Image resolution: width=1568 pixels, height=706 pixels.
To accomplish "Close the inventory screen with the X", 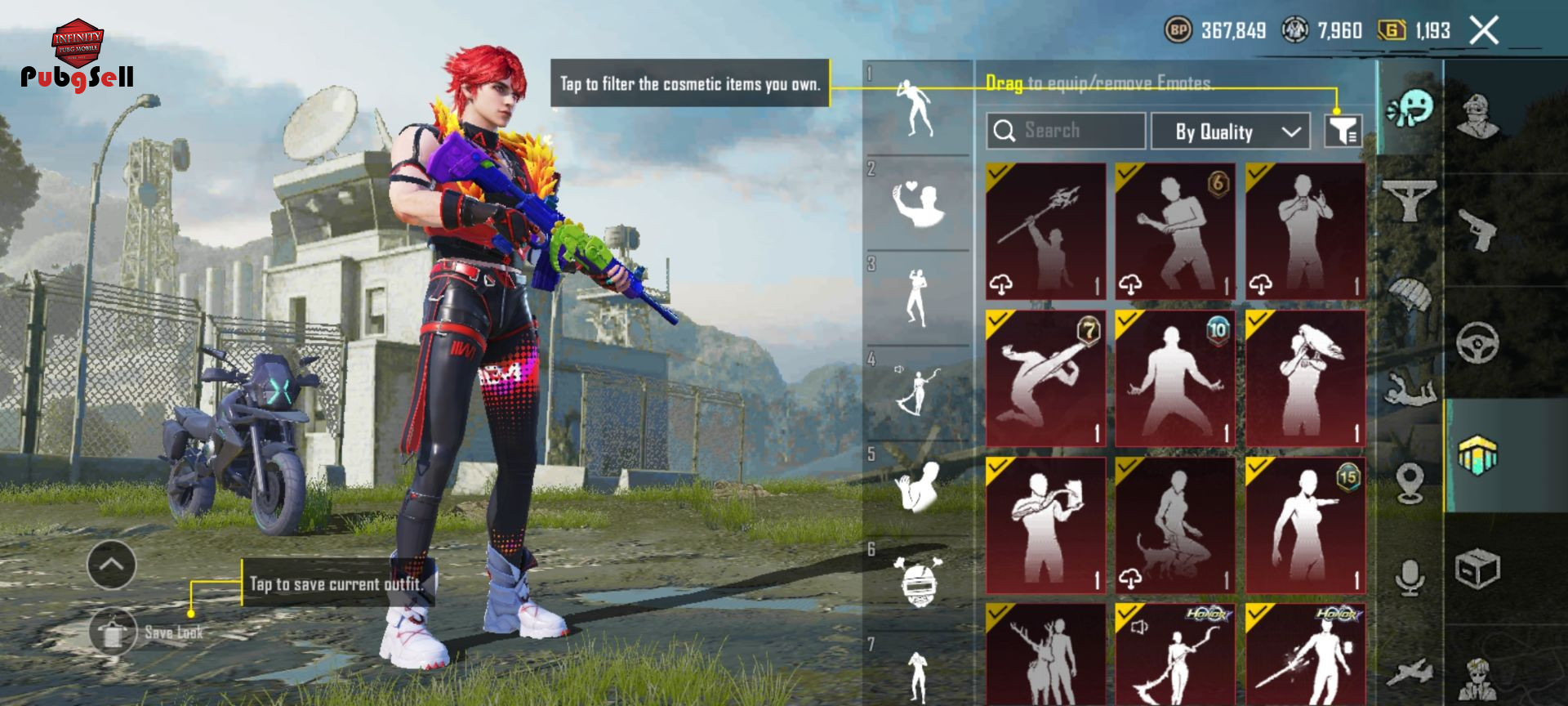I will pos(1483,31).
